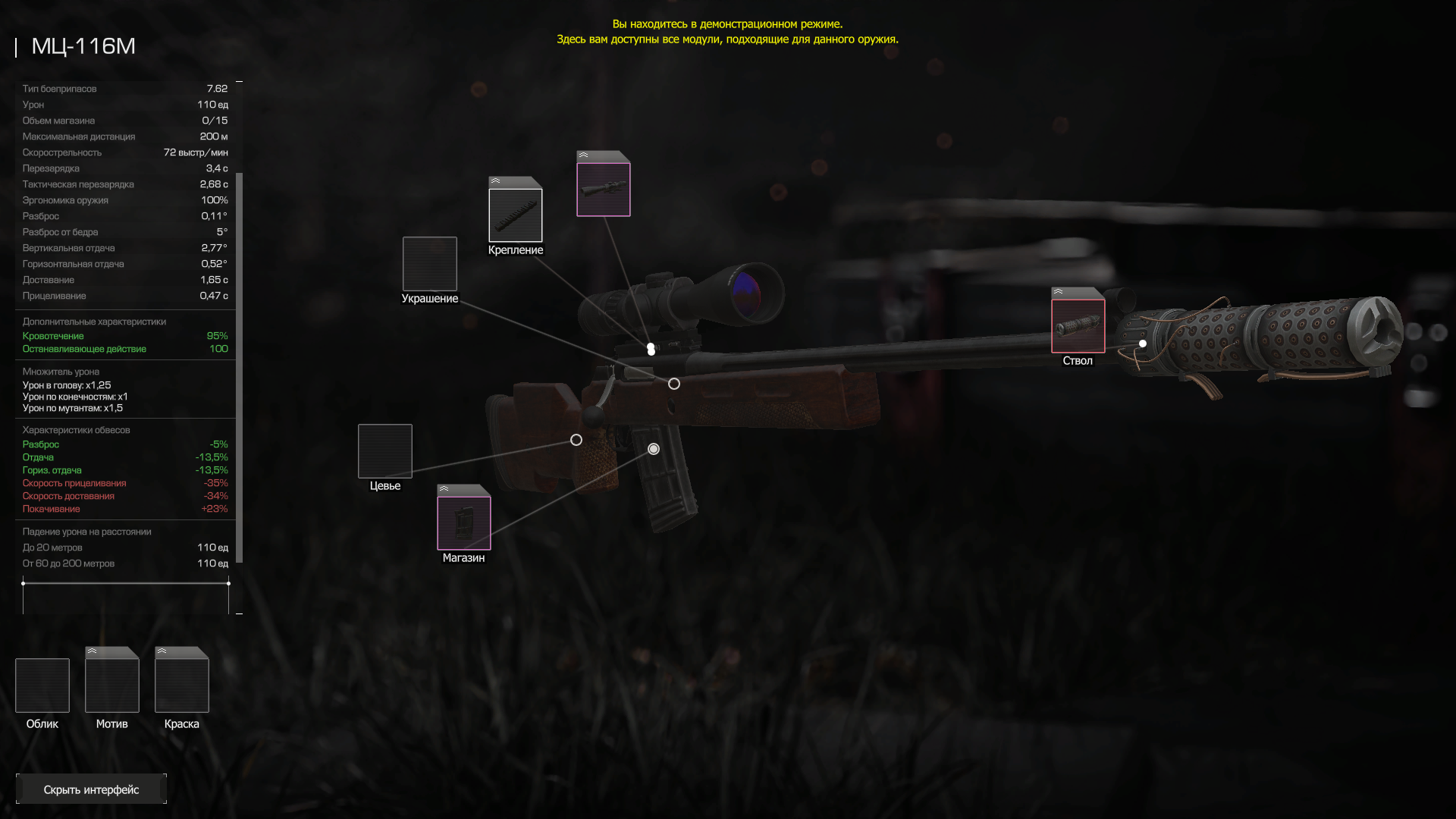Hide the interface with Скрыть интерфейс
Screen dimensions: 1456x819
[91, 789]
